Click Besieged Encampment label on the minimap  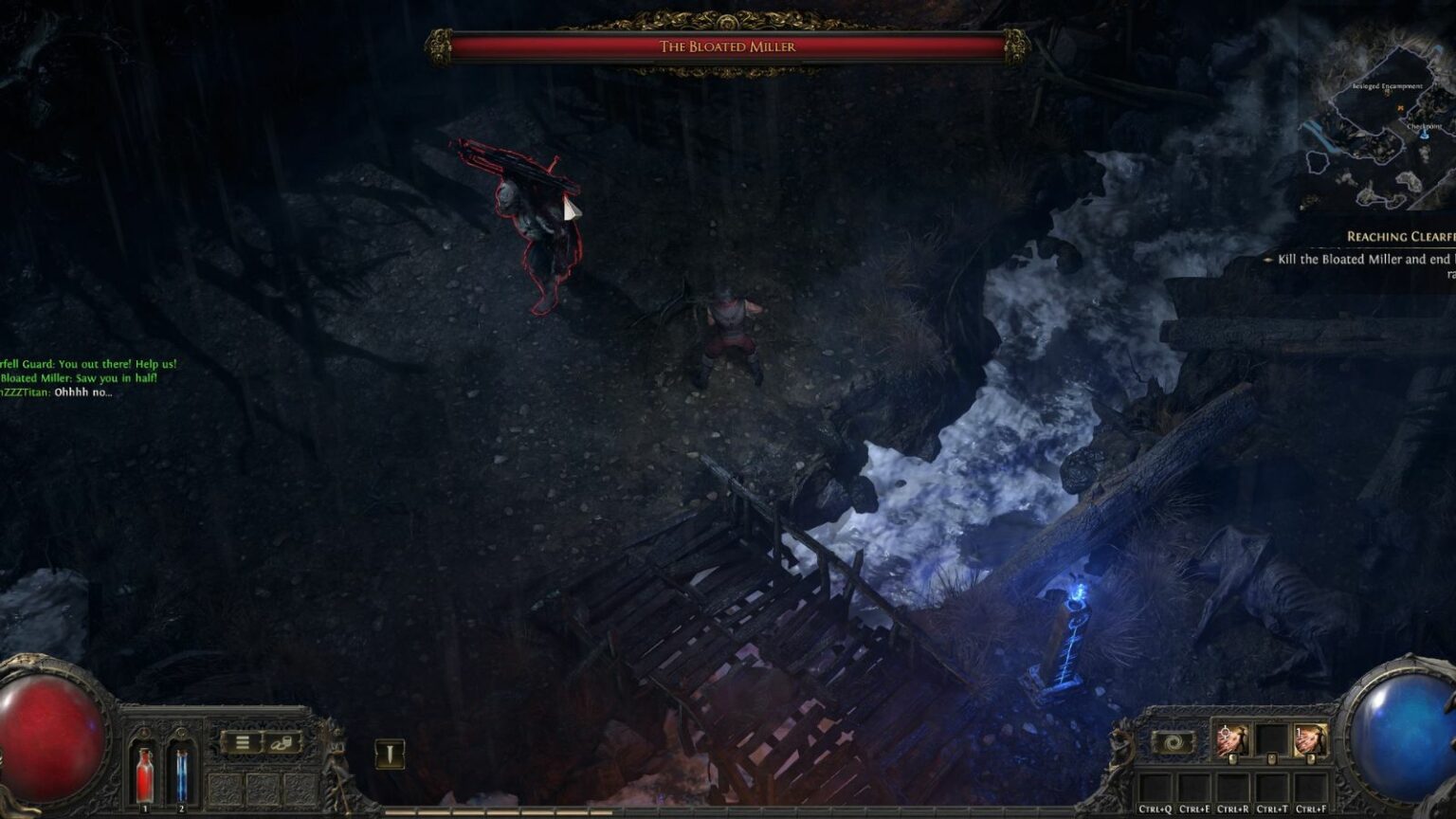click(1387, 86)
